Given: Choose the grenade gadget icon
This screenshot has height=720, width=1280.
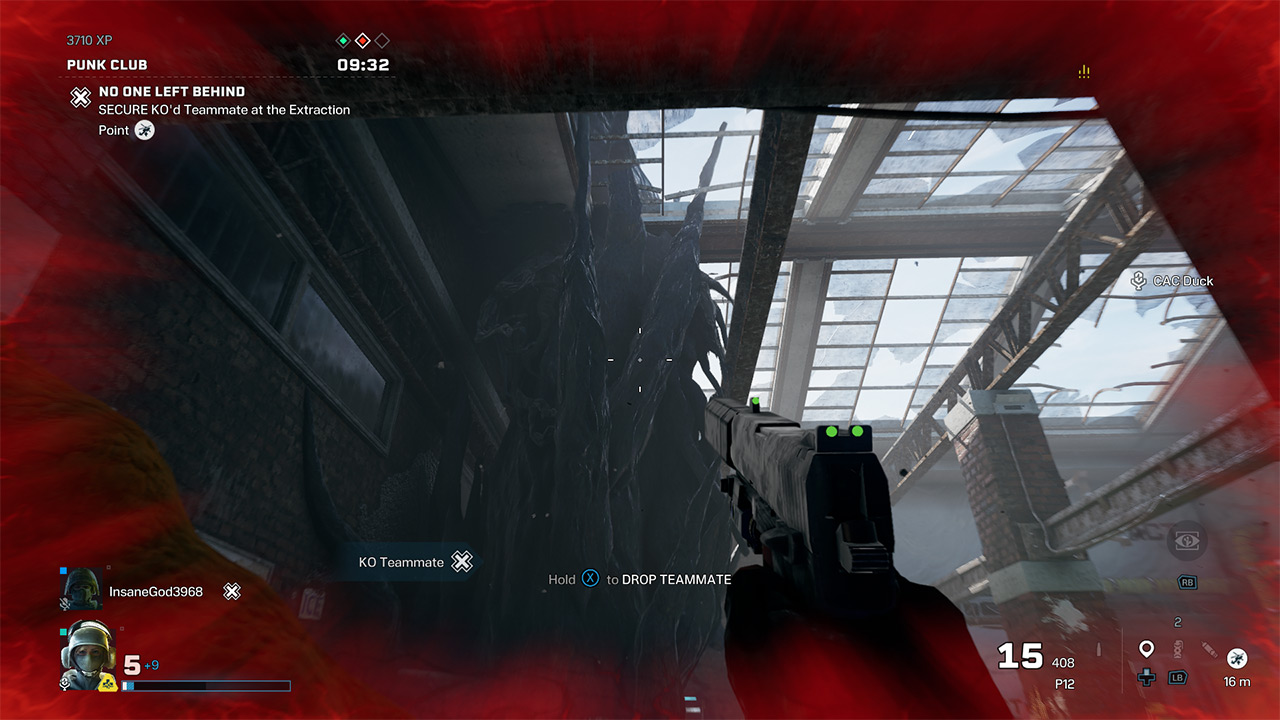Looking at the screenshot, I should [x=1177, y=649].
